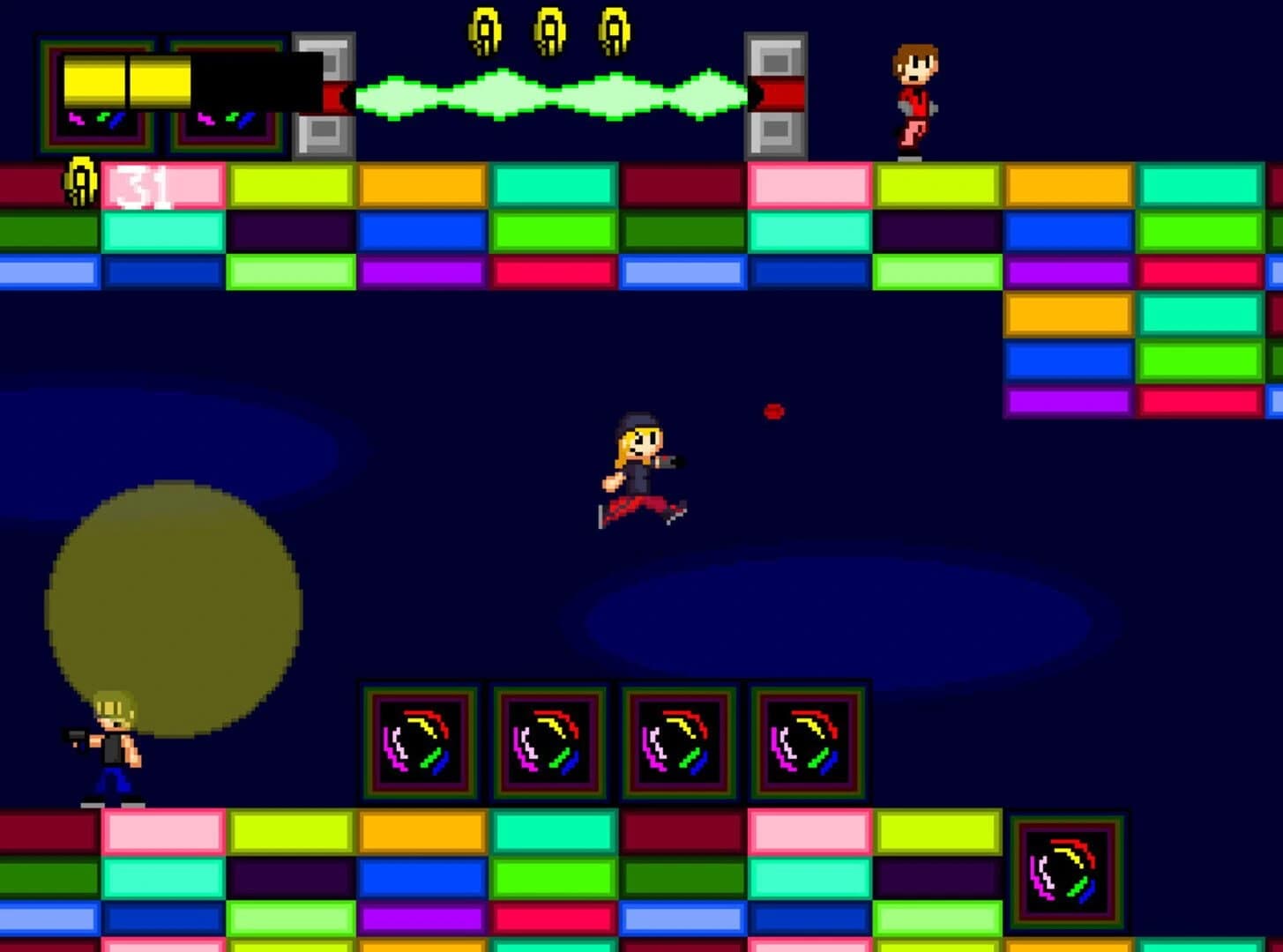Click the fourth rainbow disc in the row
The image size is (1283, 952).
pyautogui.click(x=807, y=743)
